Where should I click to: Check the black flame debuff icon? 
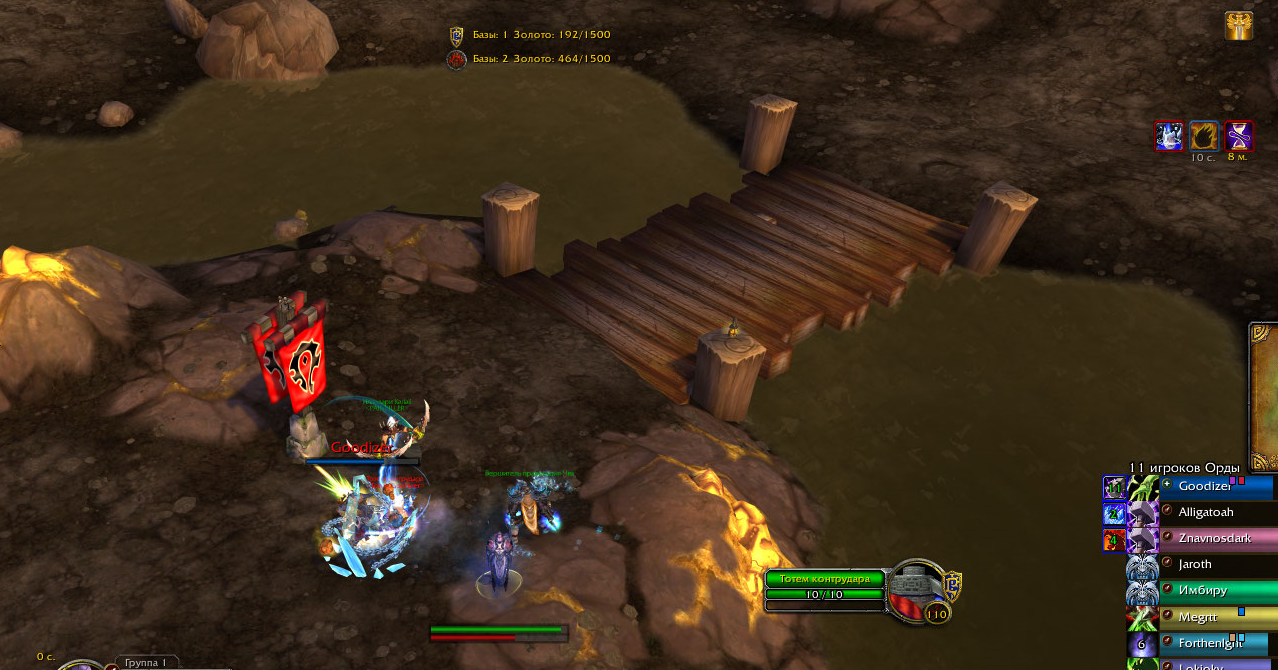pos(1204,135)
